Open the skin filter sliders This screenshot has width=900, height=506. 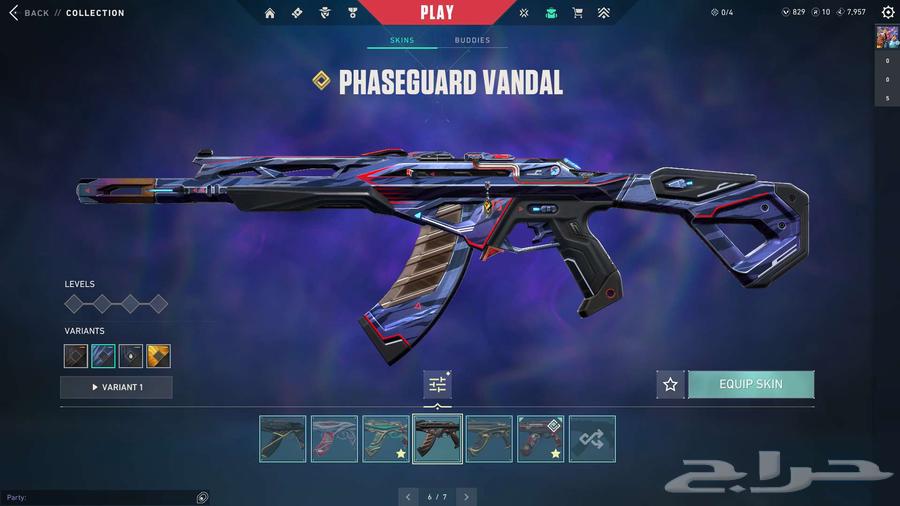coord(438,384)
